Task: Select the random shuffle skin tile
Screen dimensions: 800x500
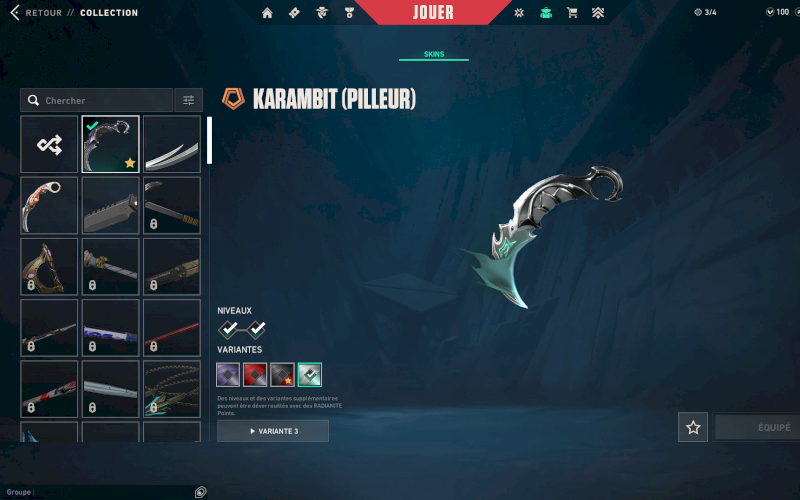Action: click(49, 144)
